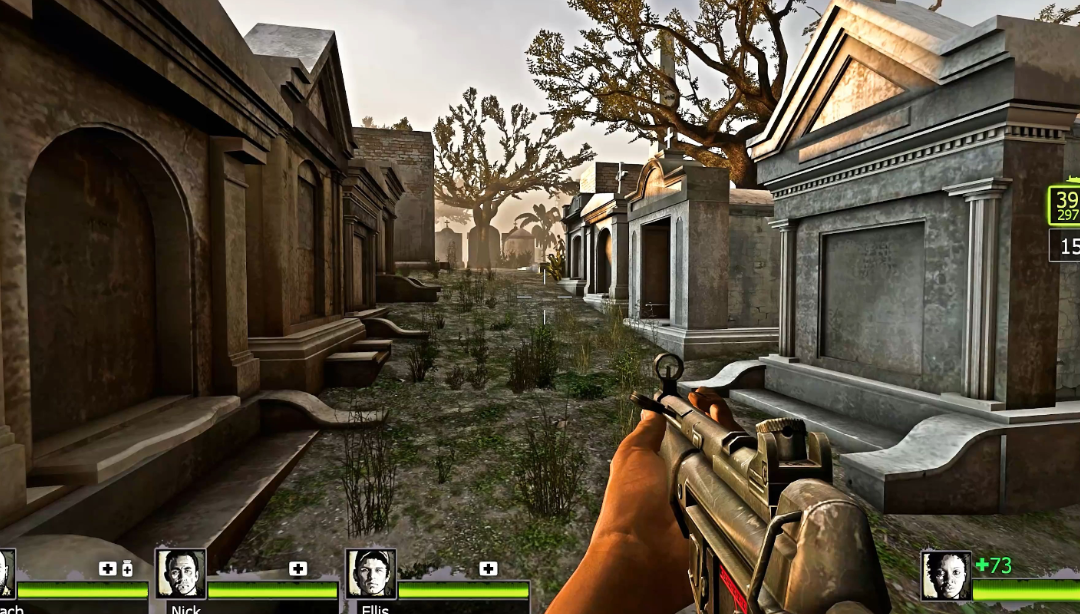Click Coach's pain pills bottle icon
Screen dimensions: 1080x614
[127, 569]
